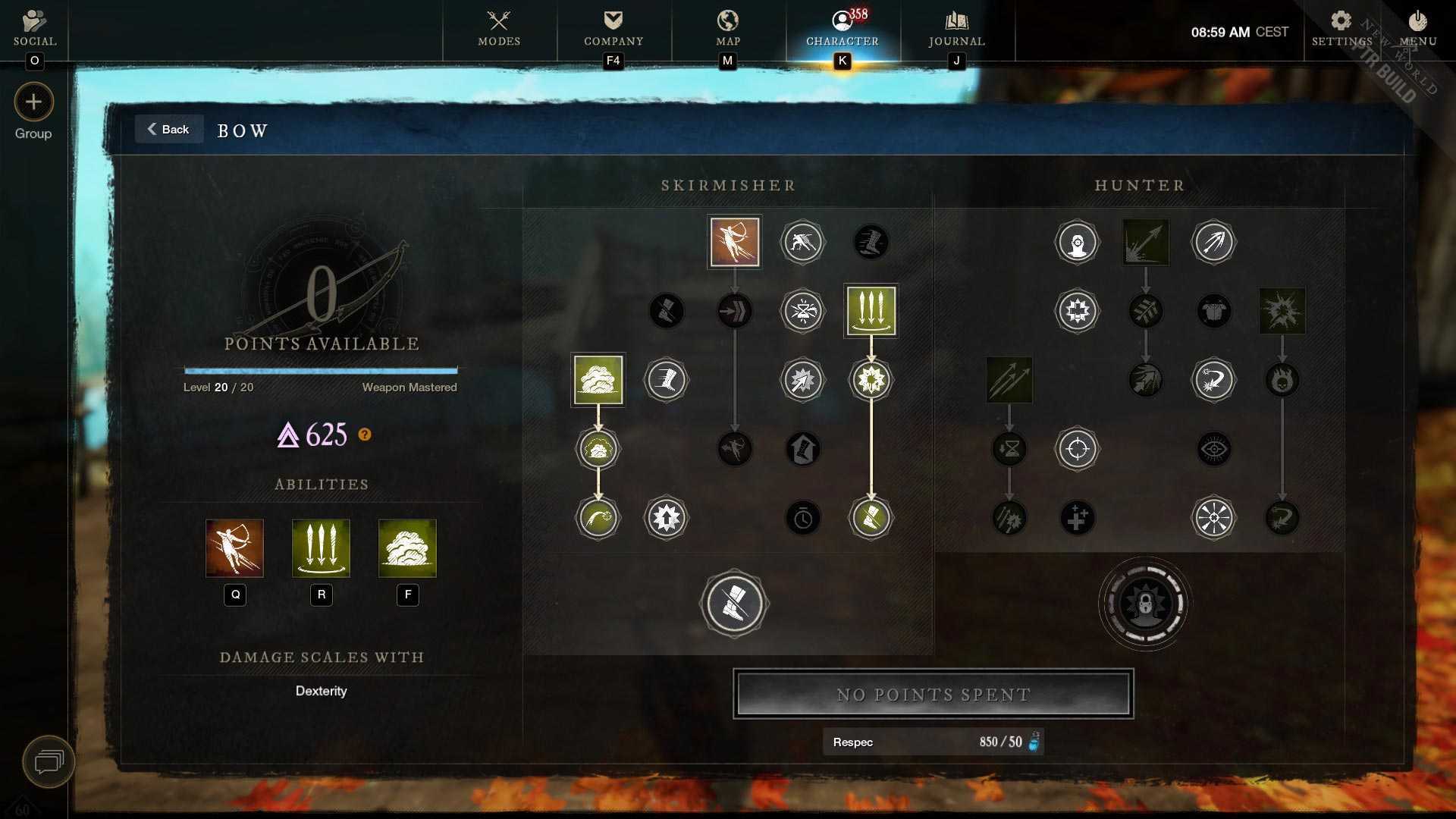This screenshot has height=819, width=1456.
Task: Click the orange help question mark
Action: pos(365,435)
